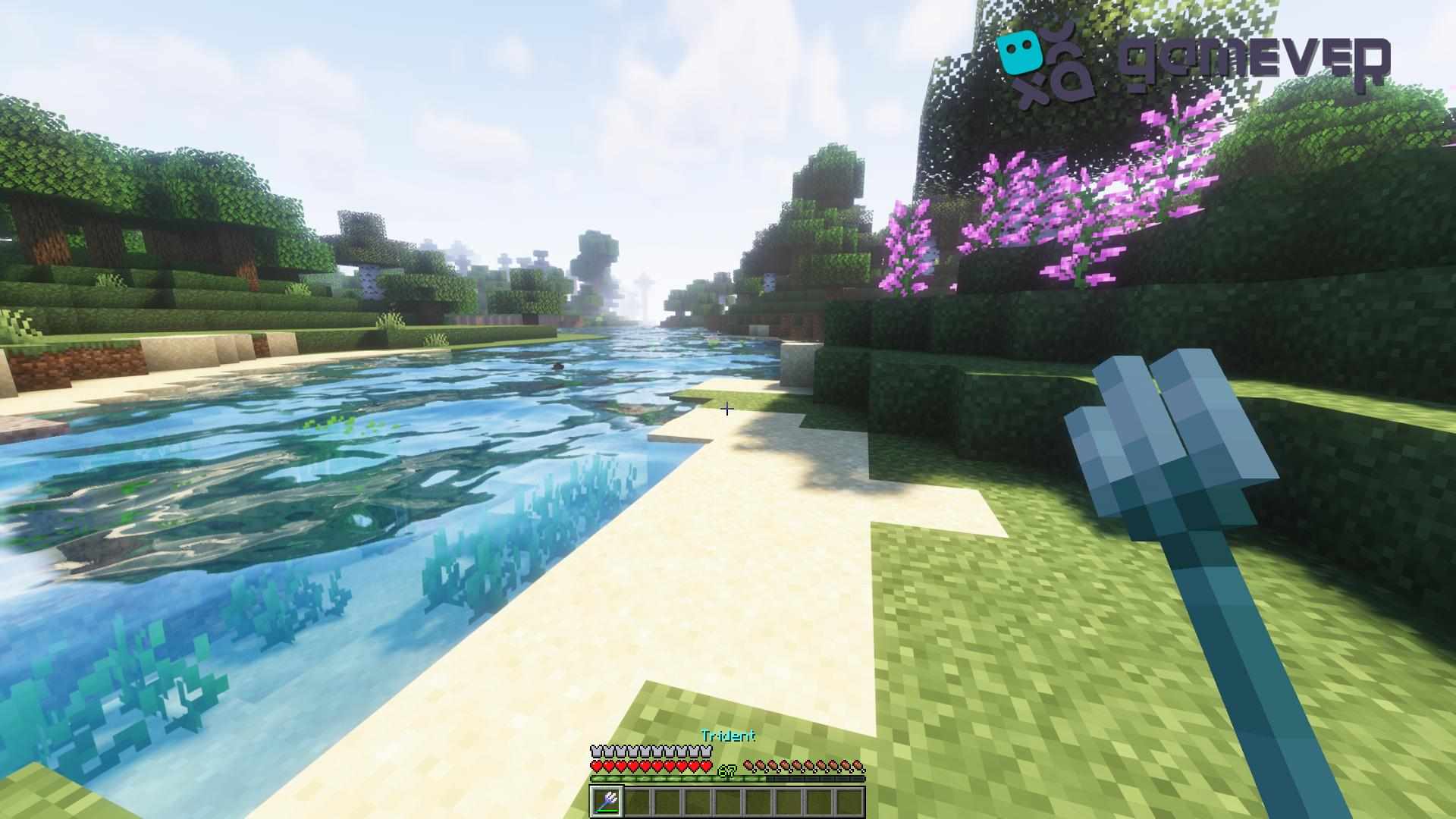The height and width of the screenshot is (819, 1456).
Task: Click the middle armor icon above the hearts
Action: (651, 751)
